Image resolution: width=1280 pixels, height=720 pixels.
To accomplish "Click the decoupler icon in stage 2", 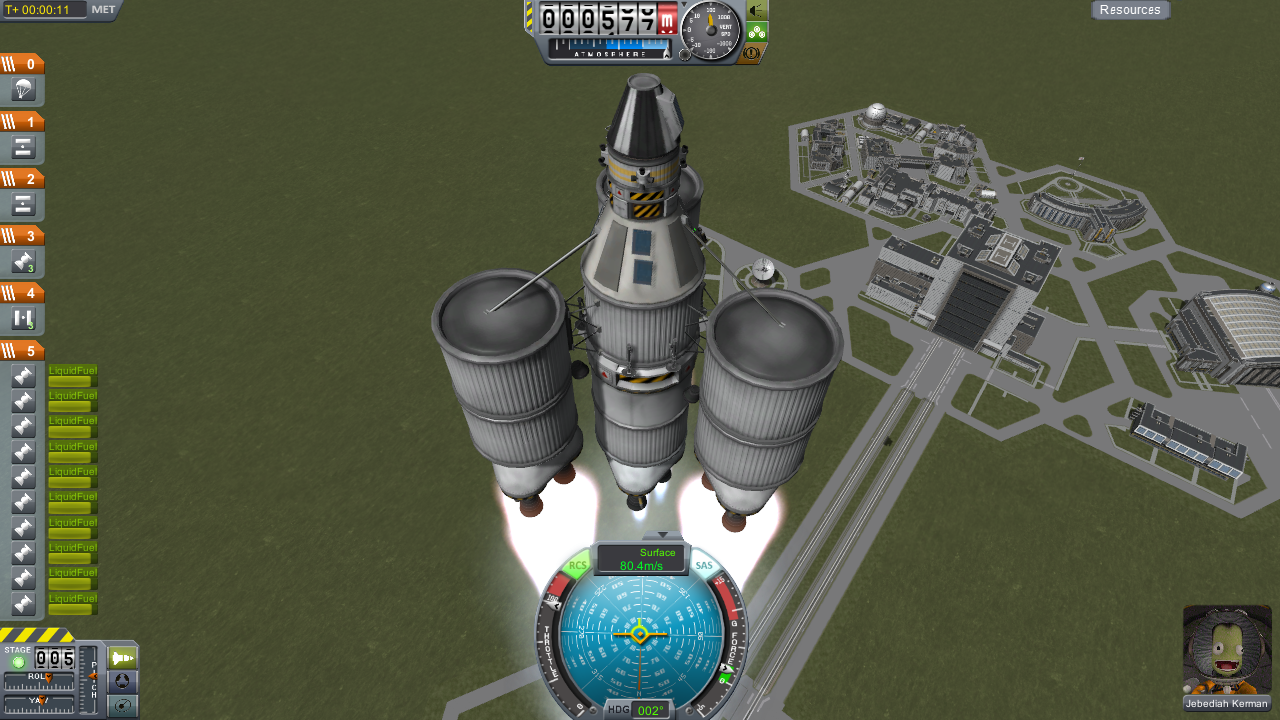I will click(22, 205).
